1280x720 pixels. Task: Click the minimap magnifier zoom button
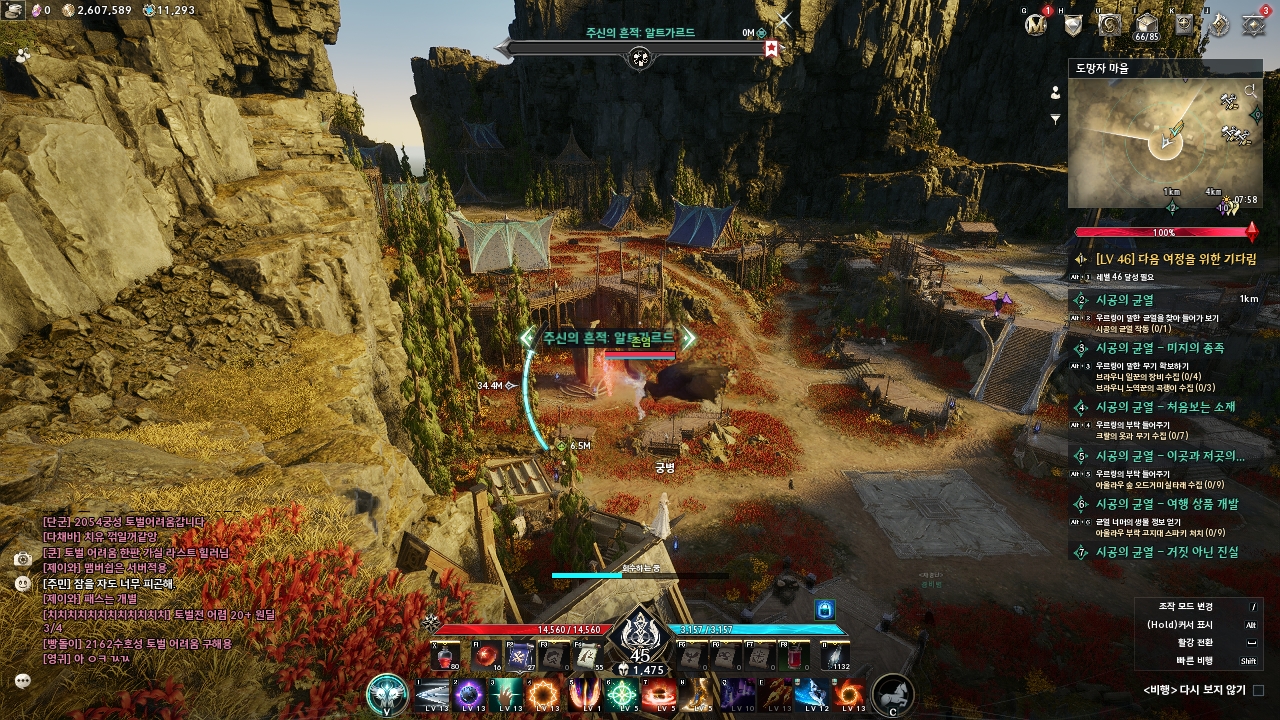click(x=1251, y=91)
